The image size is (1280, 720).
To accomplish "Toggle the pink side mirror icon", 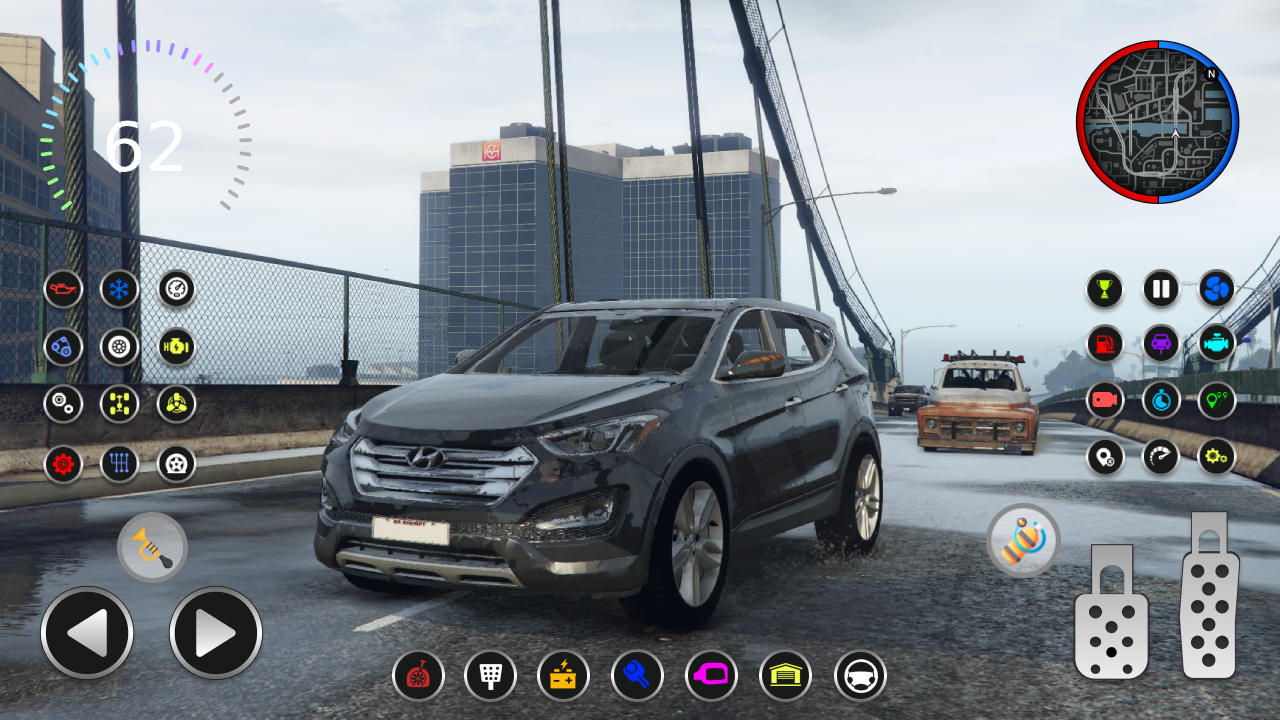I will 711,676.
